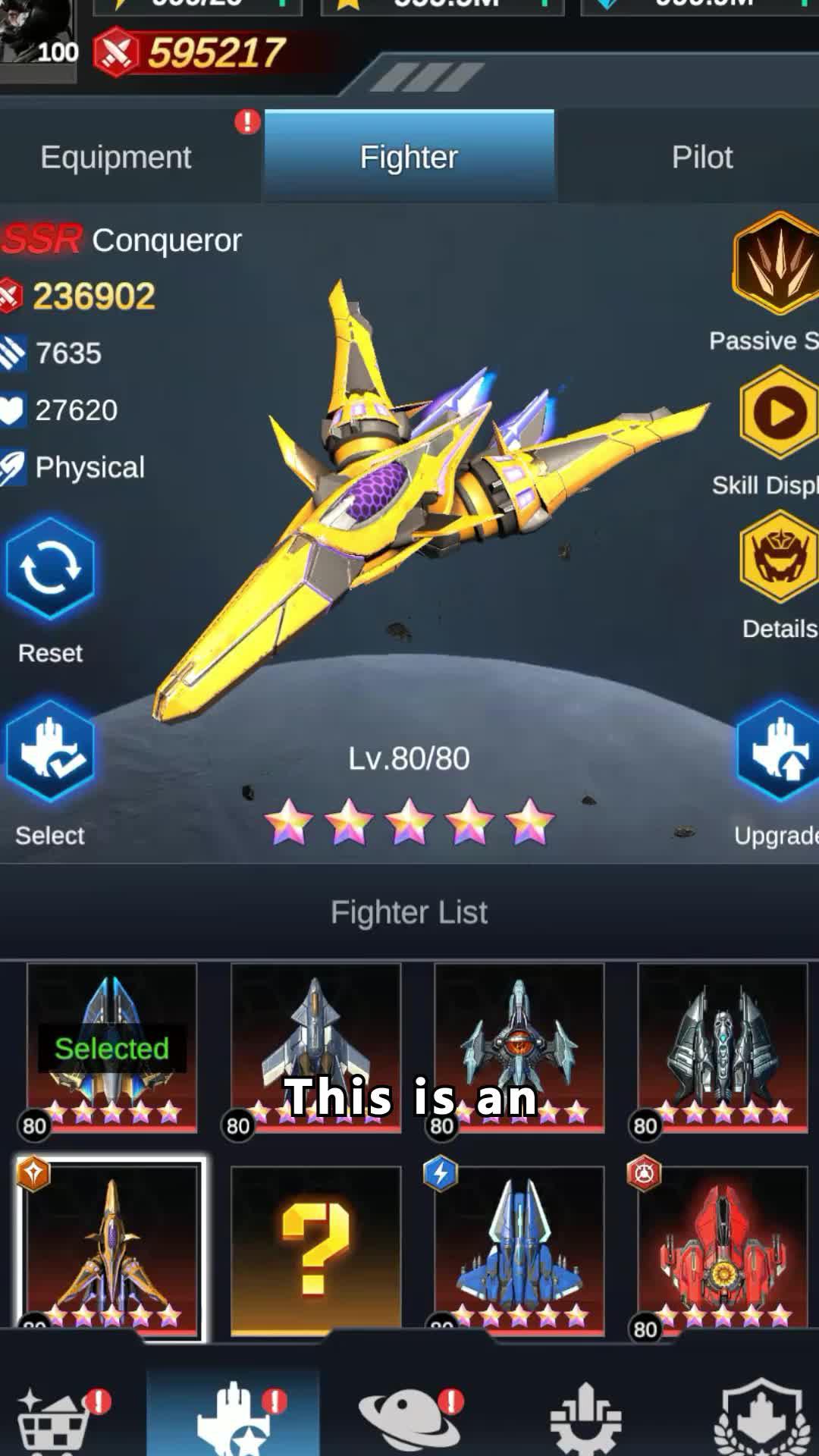The image size is (819, 1456).
Task: Choose the fighter marked Selected
Action: pos(111,1048)
